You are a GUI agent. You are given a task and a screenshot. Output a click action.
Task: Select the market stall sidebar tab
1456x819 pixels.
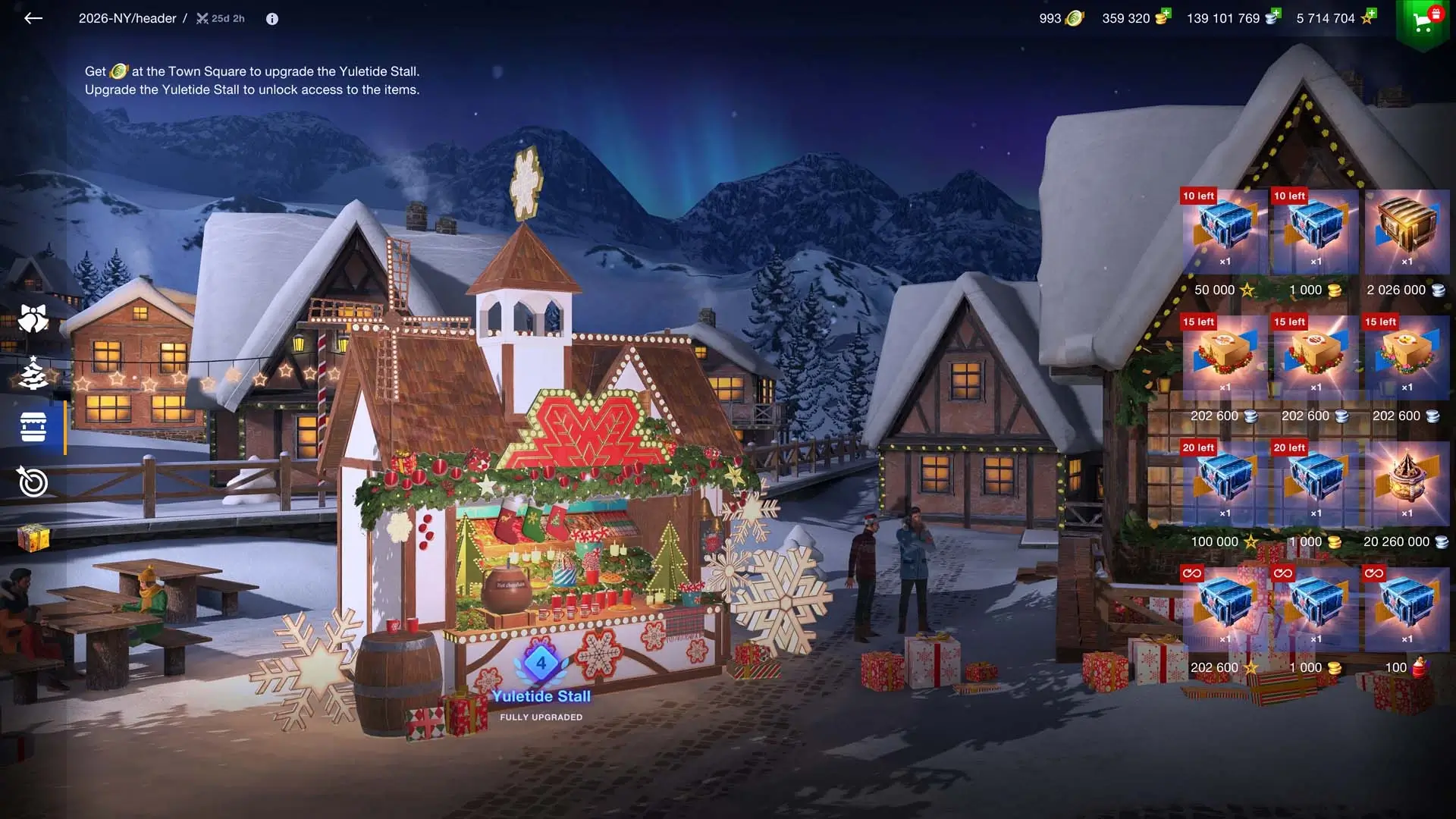click(33, 428)
